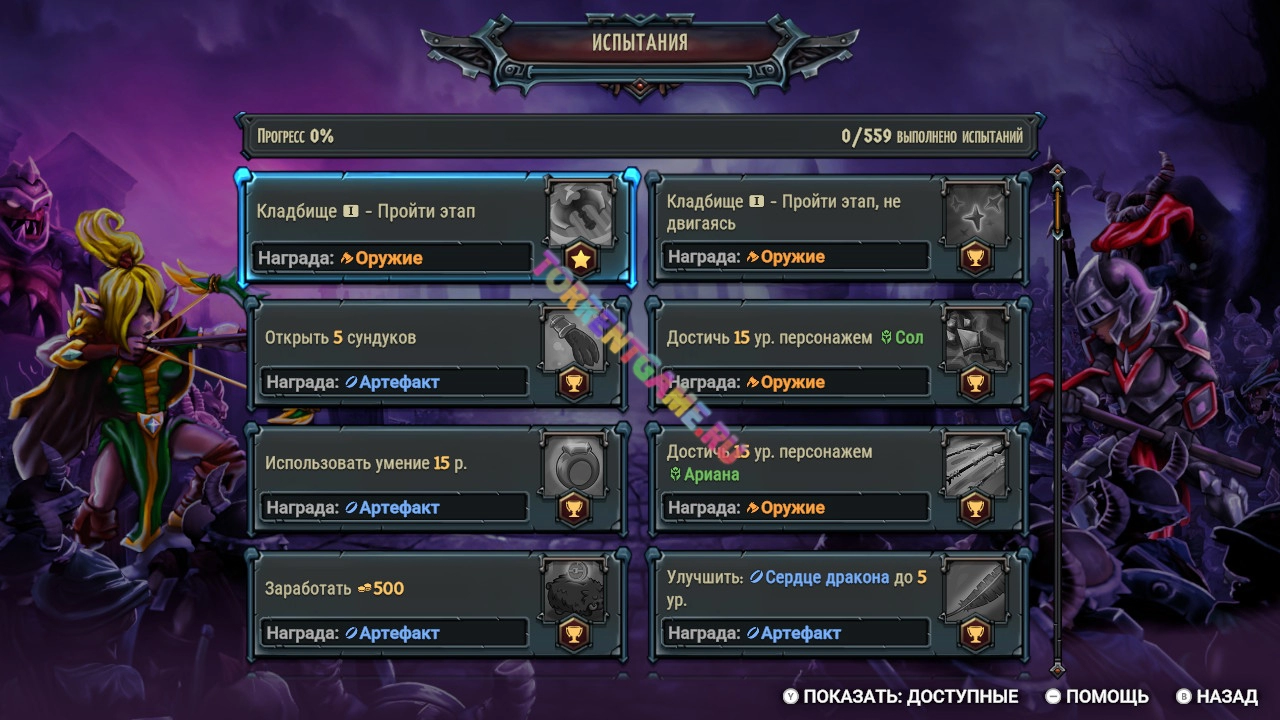Click the gold pile icon on Заработать 500
The height and width of the screenshot is (720, 1280).
574,590
